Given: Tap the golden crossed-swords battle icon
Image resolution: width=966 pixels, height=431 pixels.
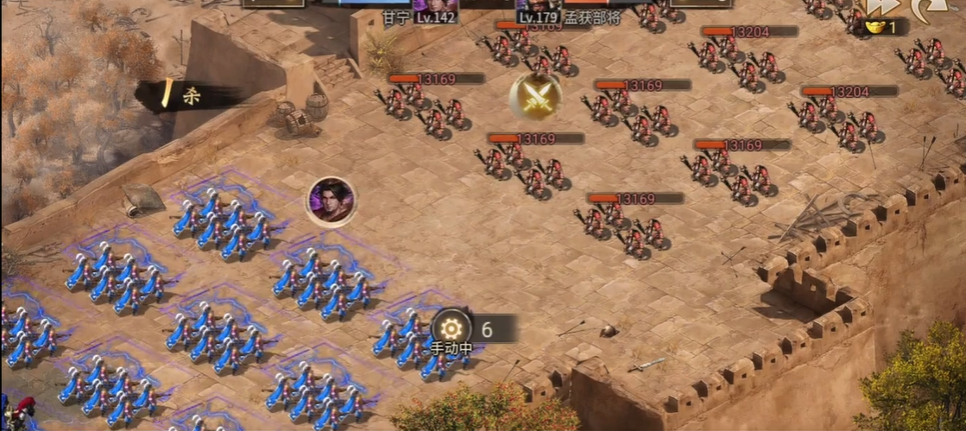Looking at the screenshot, I should pyautogui.click(x=535, y=96).
